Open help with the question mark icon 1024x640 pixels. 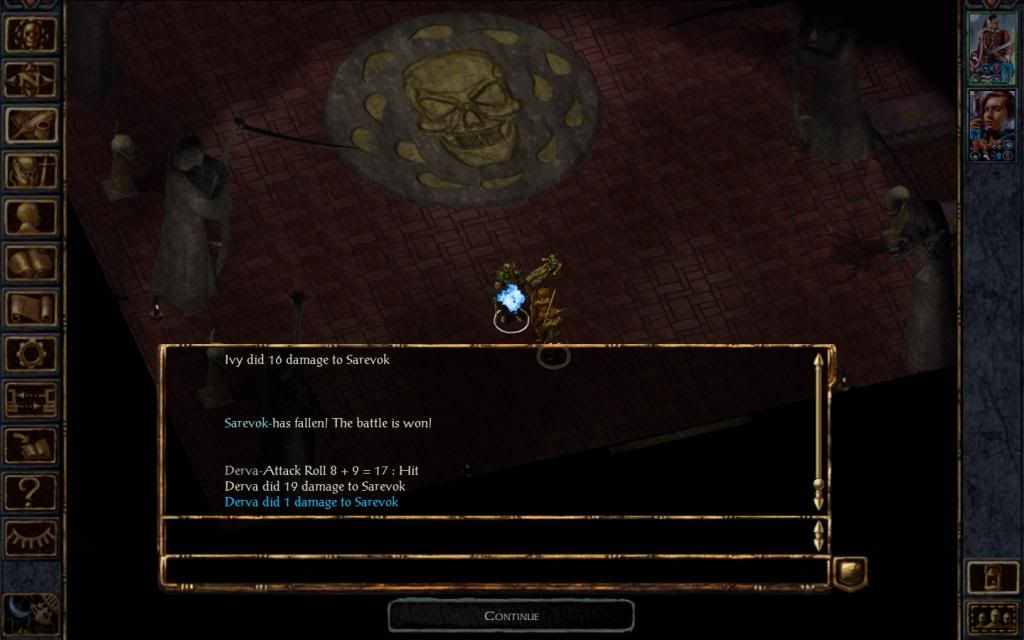(31, 492)
